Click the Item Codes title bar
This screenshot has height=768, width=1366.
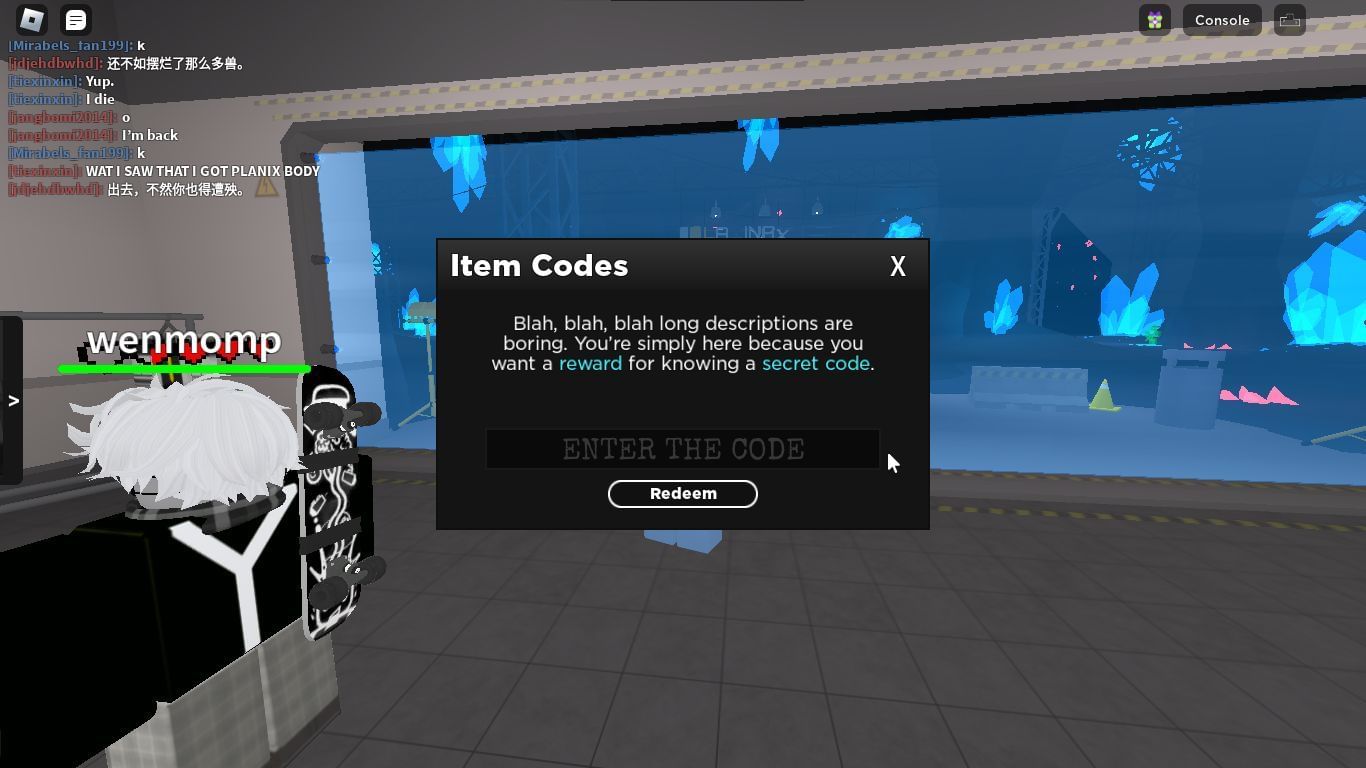[x=540, y=266]
